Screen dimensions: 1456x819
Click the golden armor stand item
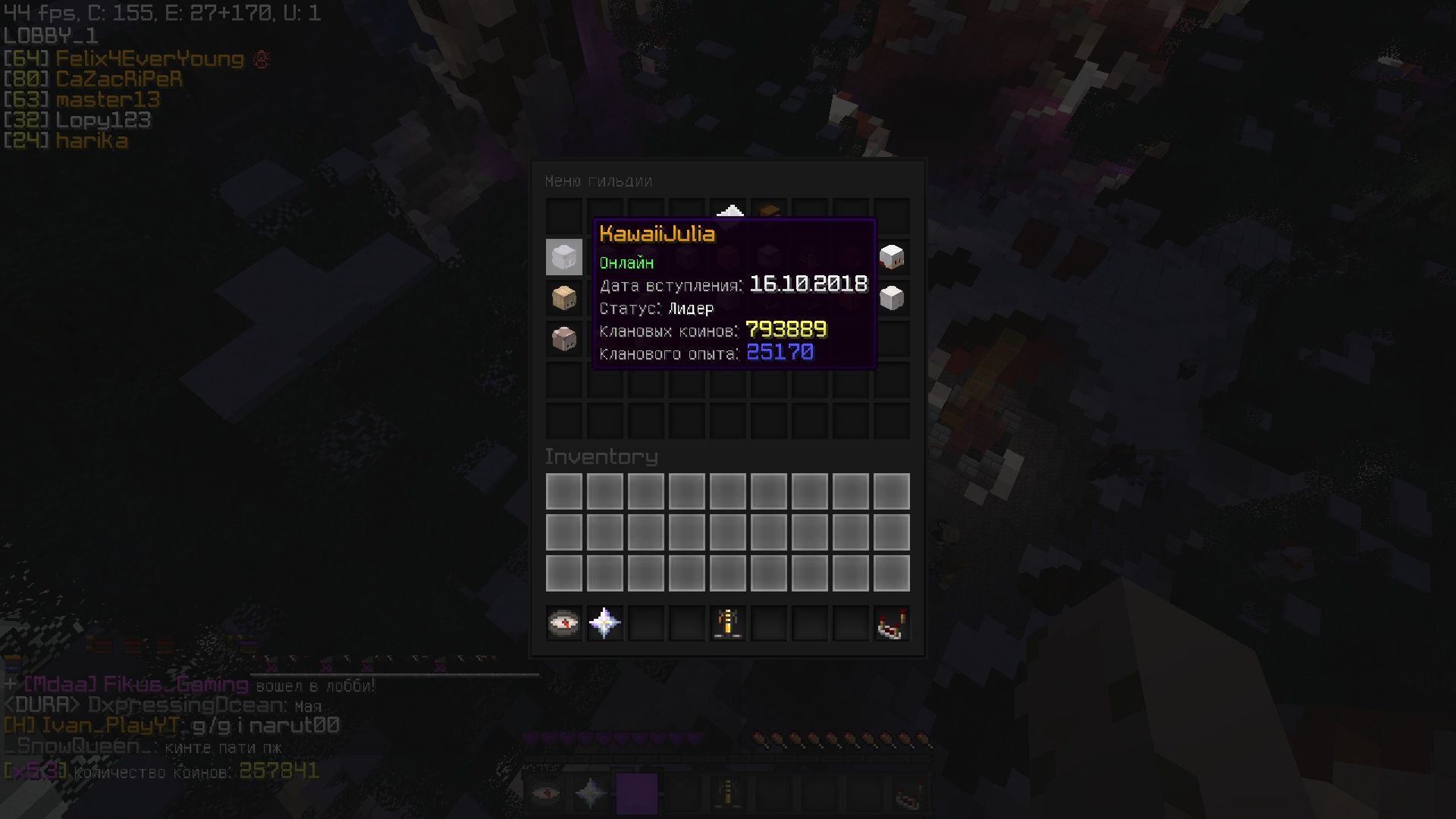pyautogui.click(x=727, y=623)
